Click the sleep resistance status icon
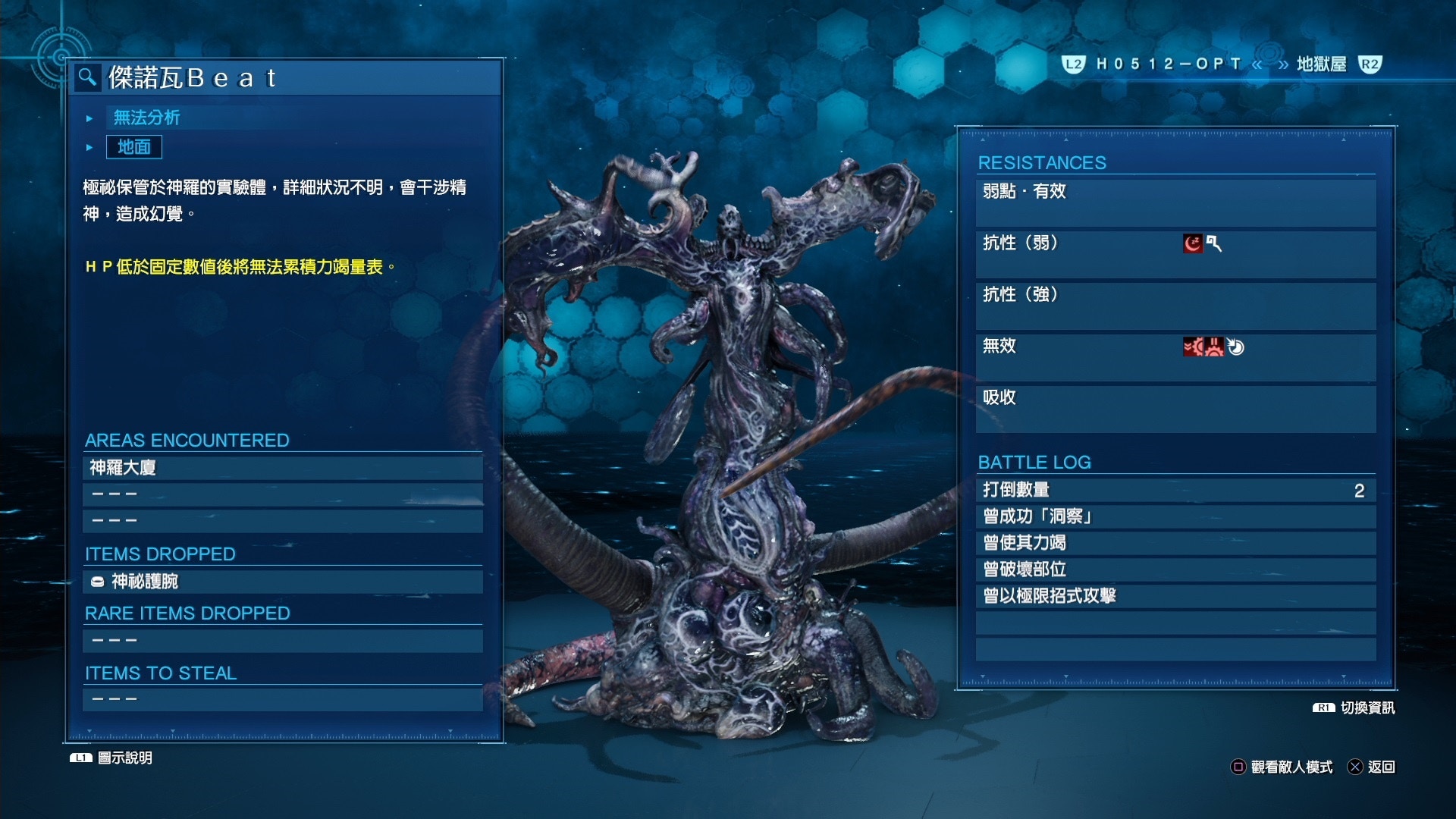This screenshot has height=819, width=1456. coord(1193,243)
